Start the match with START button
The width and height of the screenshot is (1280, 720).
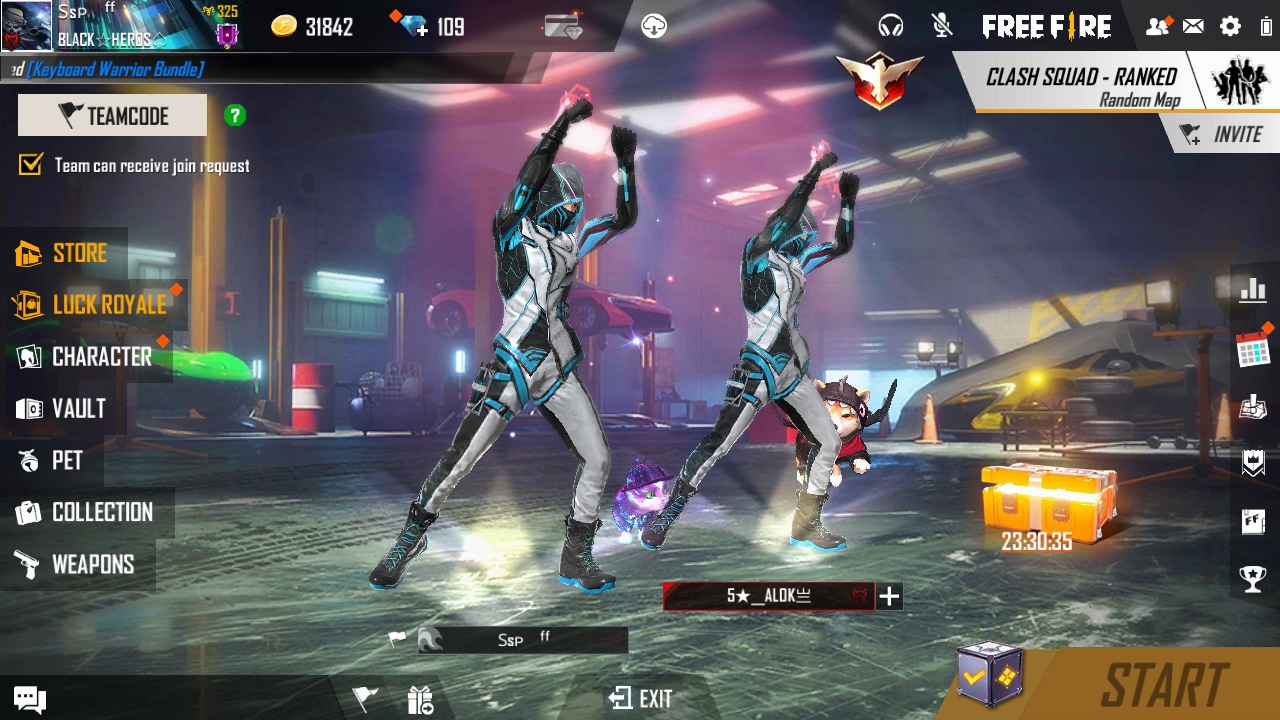pyautogui.click(x=1164, y=686)
